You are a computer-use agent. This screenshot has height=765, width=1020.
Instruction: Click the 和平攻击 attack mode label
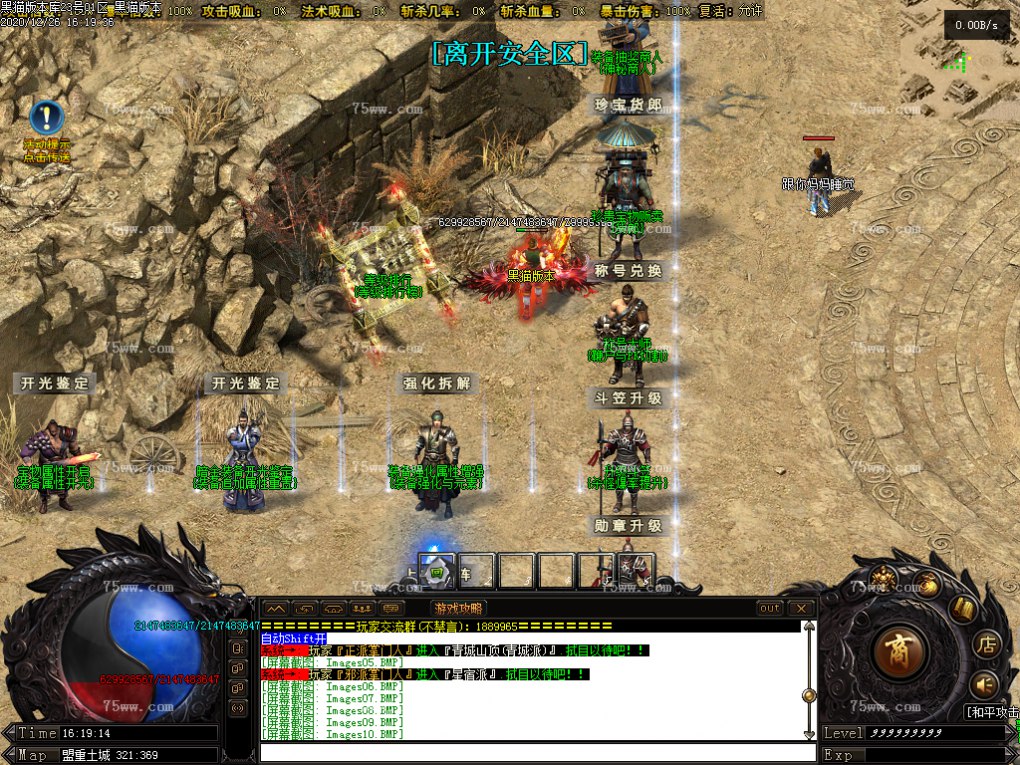click(991, 712)
